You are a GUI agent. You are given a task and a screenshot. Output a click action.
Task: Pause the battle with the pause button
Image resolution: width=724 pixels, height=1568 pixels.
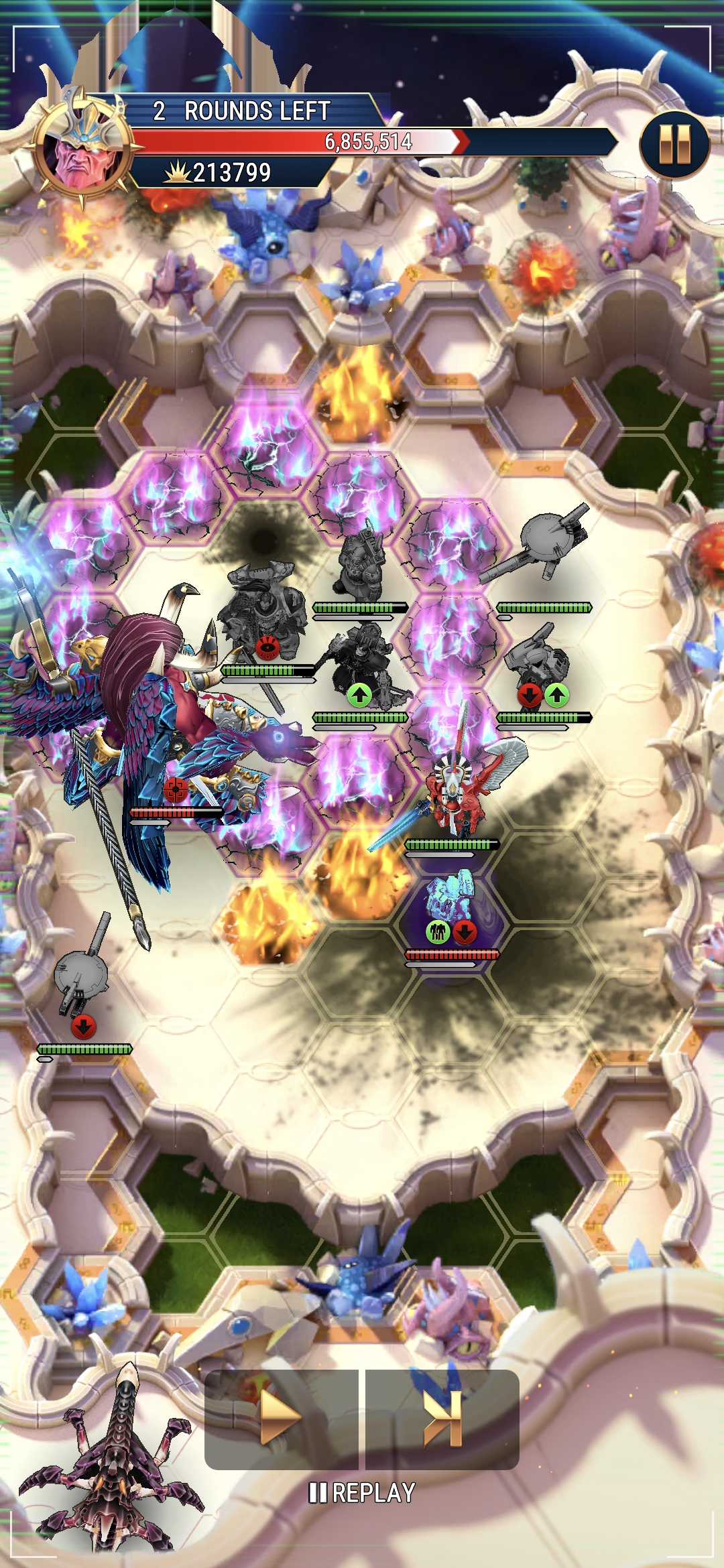(674, 144)
